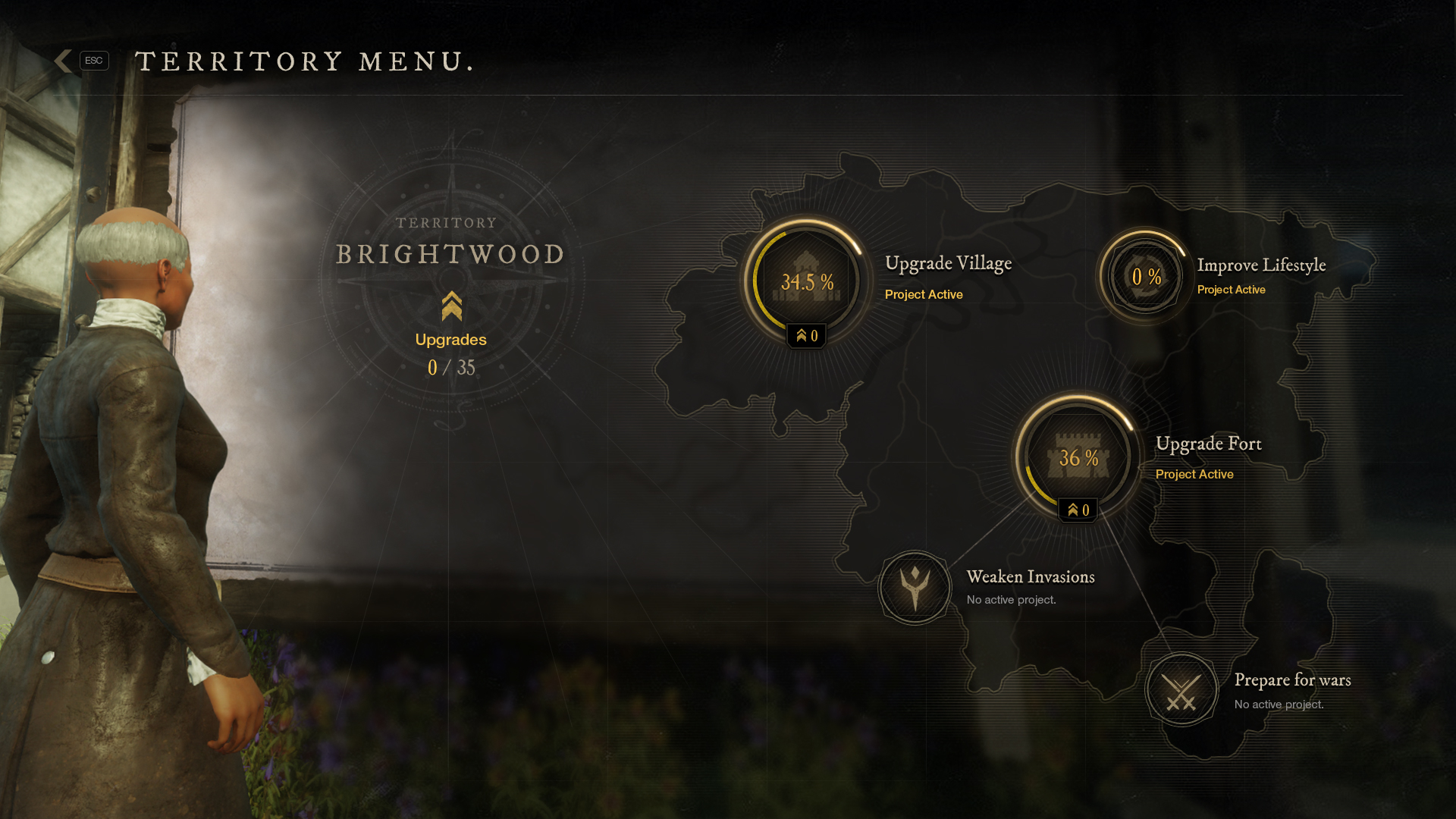Select the Improve Lifestyle project
1456x819 pixels.
[1145, 277]
